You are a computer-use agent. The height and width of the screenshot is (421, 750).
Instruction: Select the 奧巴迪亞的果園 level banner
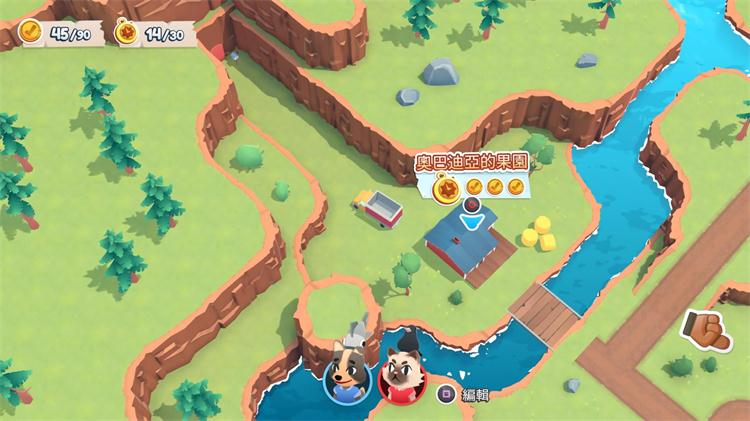[472, 161]
